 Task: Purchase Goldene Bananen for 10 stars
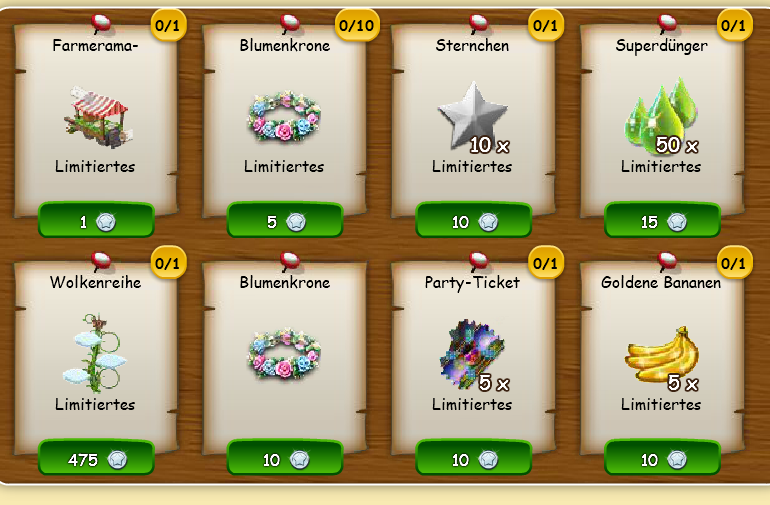click(x=662, y=459)
